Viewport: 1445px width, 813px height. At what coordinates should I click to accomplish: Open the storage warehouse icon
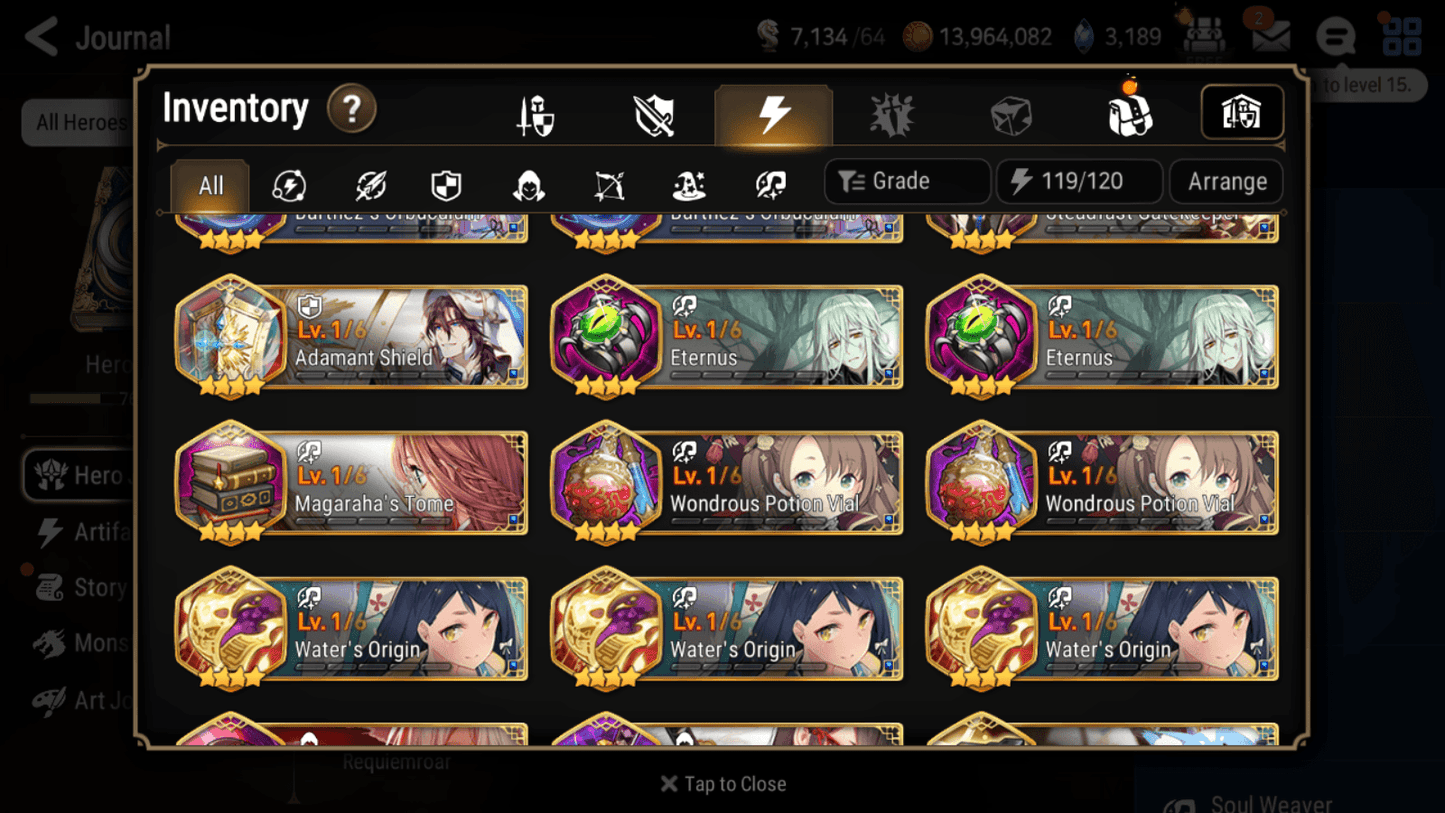[1242, 113]
